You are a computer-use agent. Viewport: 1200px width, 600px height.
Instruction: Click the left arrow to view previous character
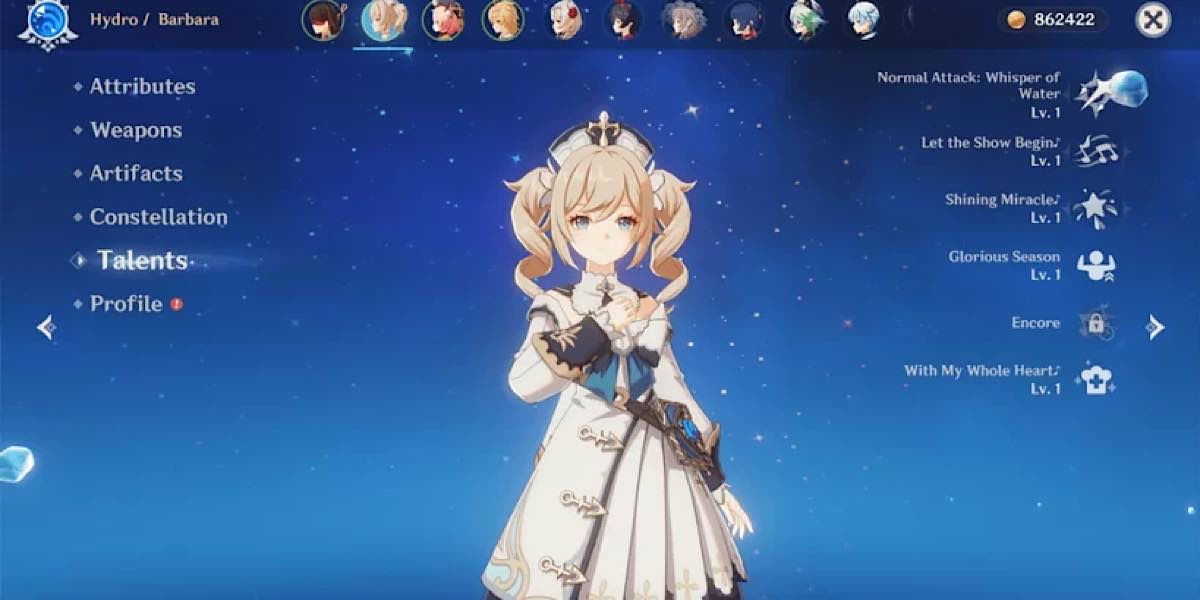46,327
